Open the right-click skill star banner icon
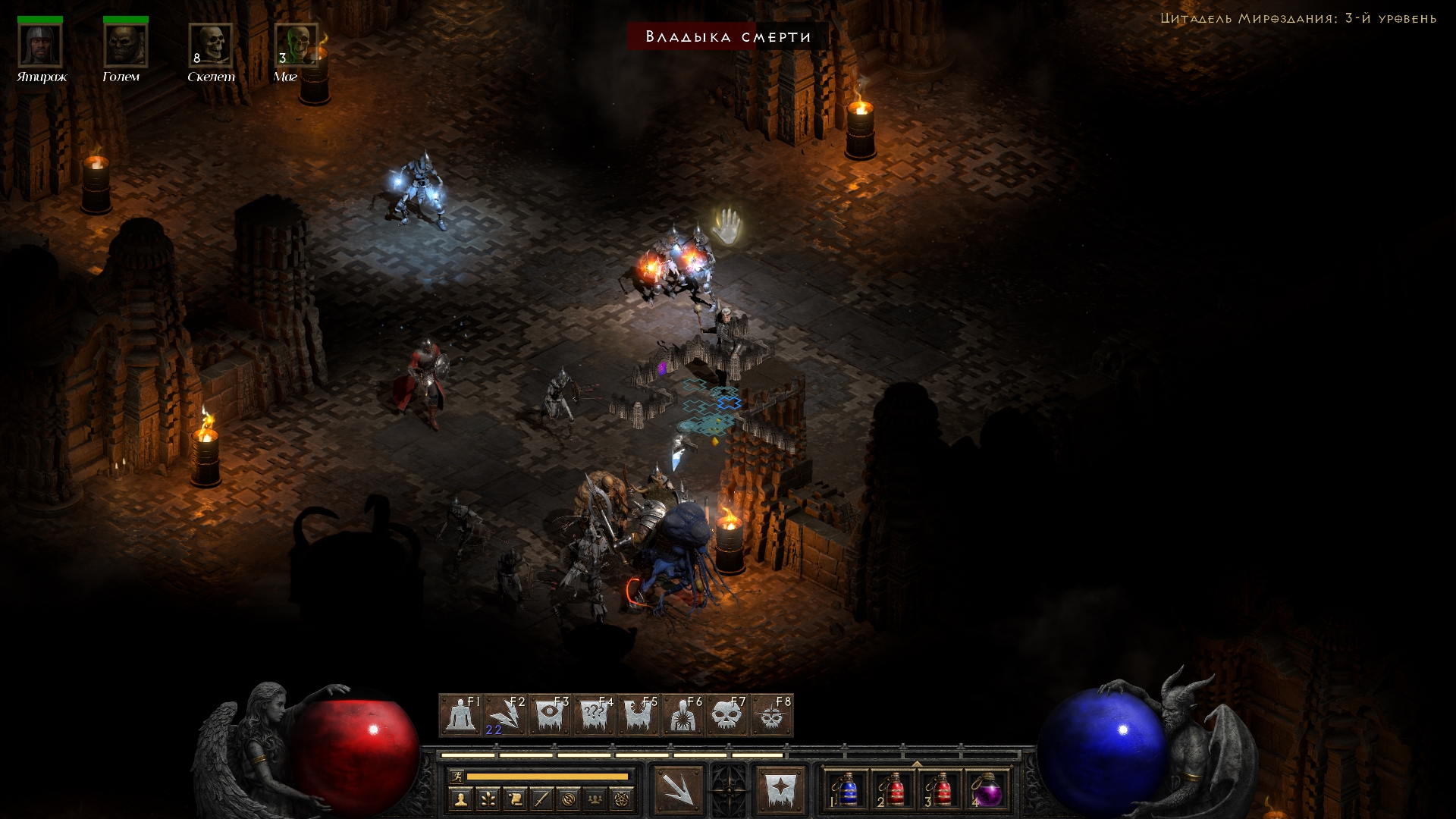The height and width of the screenshot is (819, 1456). [780, 790]
